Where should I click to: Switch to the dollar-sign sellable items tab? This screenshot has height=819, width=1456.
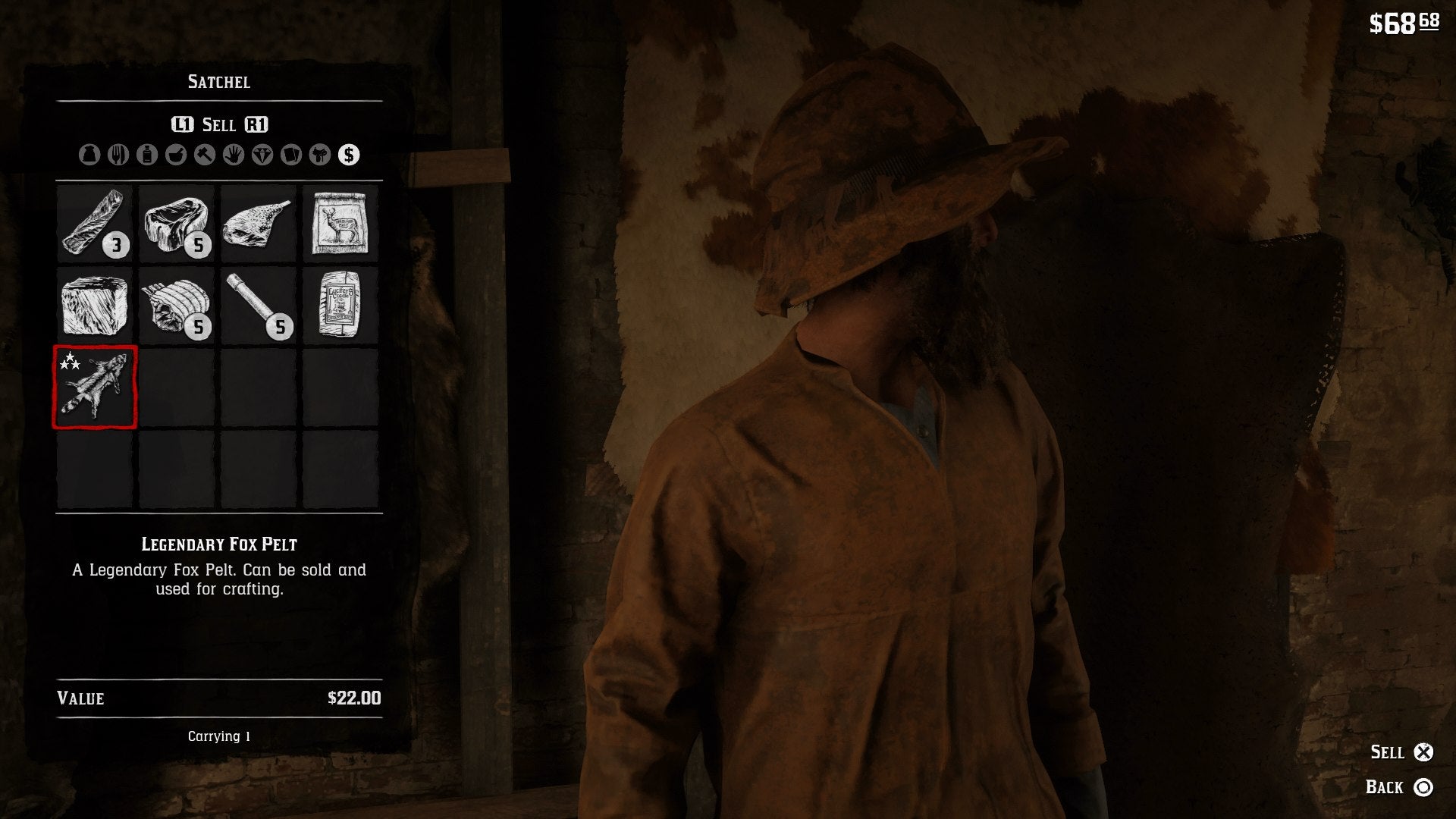[x=349, y=155]
